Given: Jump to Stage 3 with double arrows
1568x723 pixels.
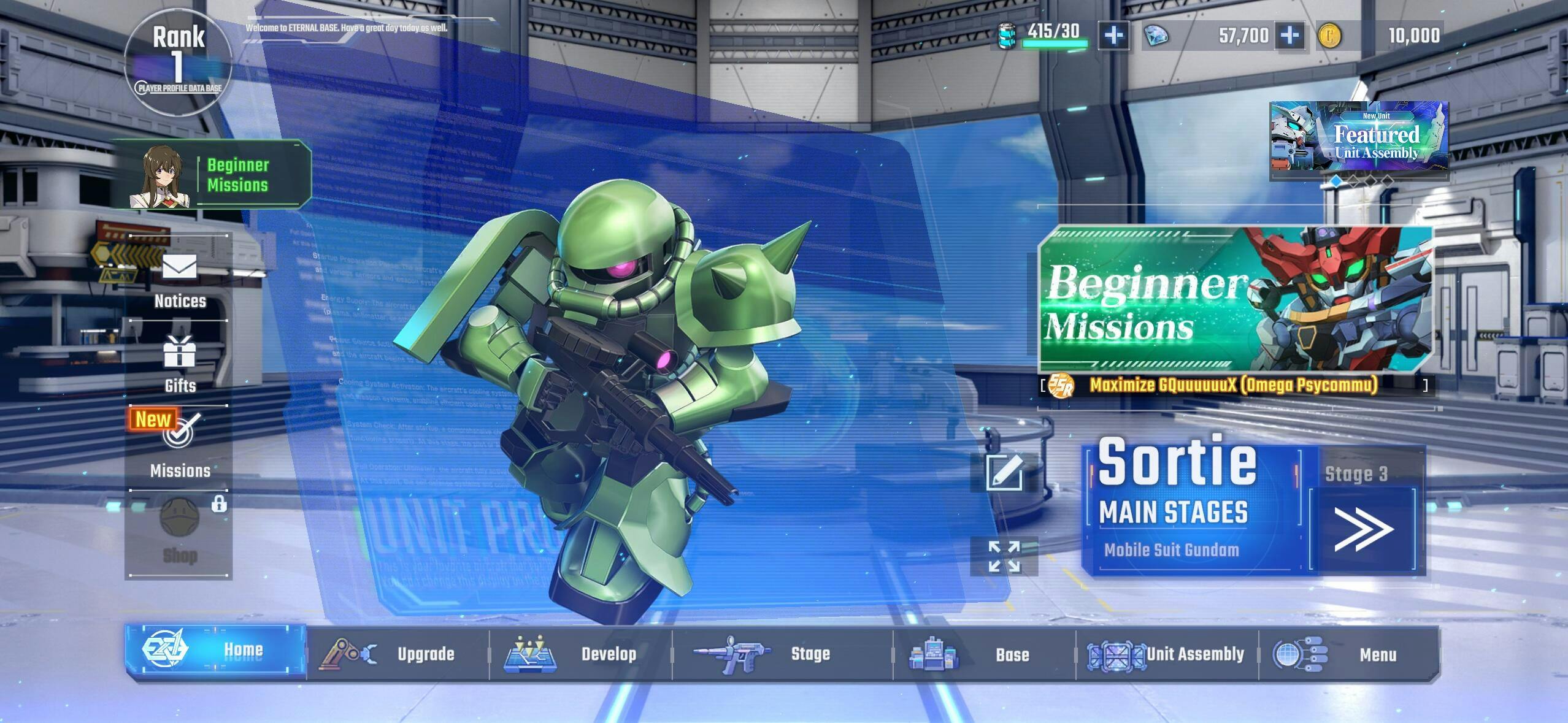Looking at the screenshot, I should [1363, 529].
